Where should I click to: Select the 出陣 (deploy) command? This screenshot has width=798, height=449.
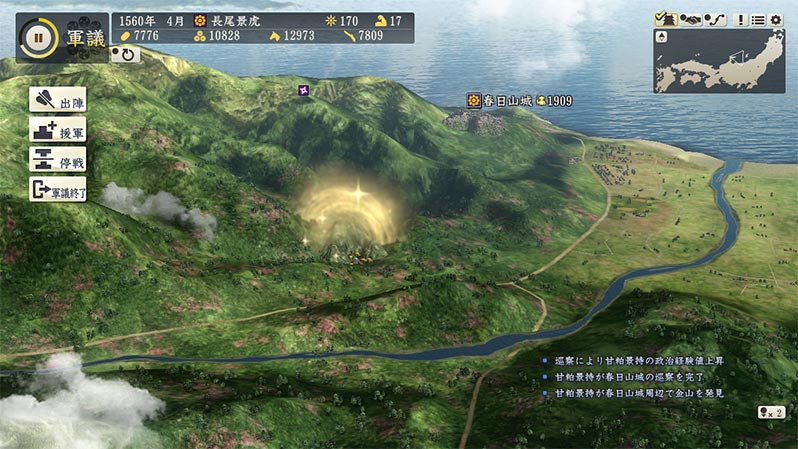click(x=58, y=101)
